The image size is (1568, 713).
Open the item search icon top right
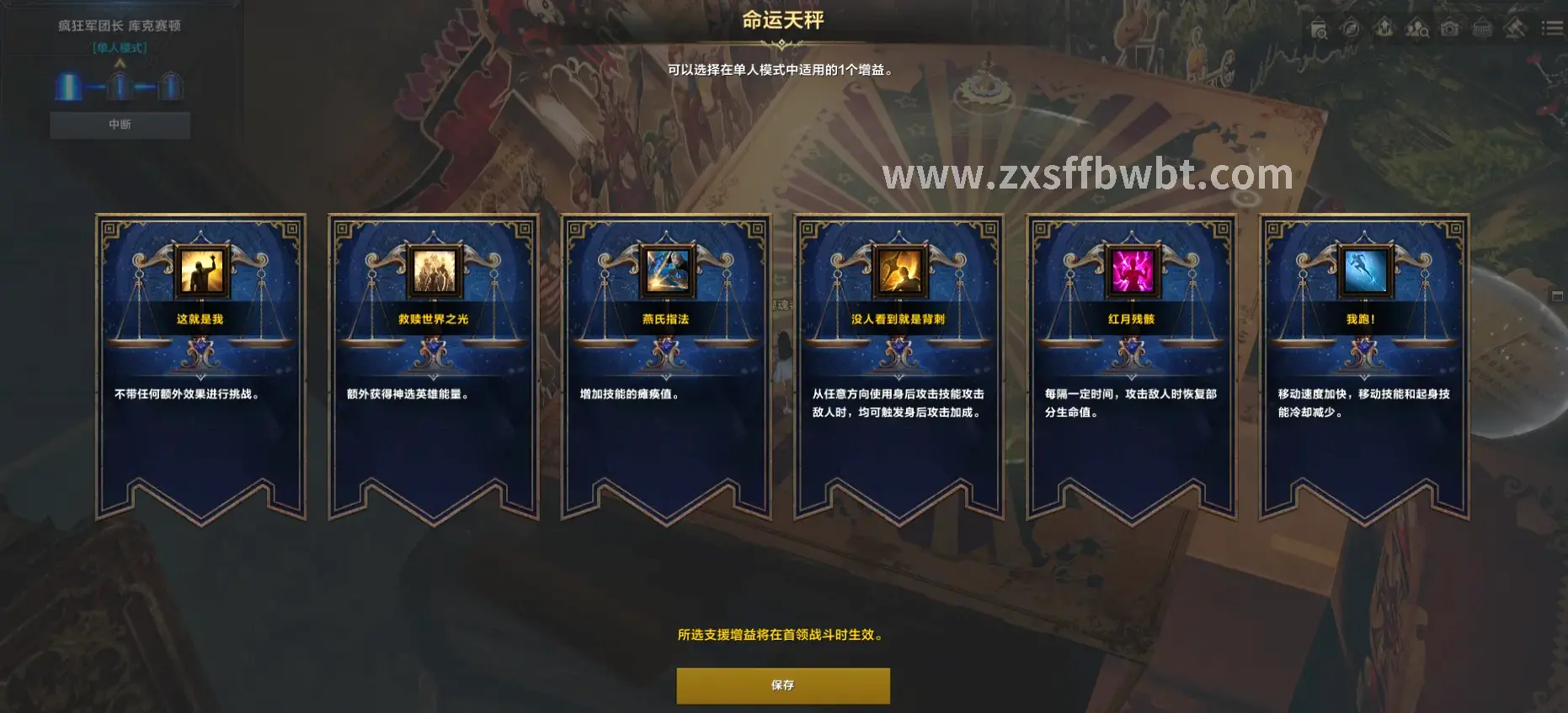[x=1319, y=29]
